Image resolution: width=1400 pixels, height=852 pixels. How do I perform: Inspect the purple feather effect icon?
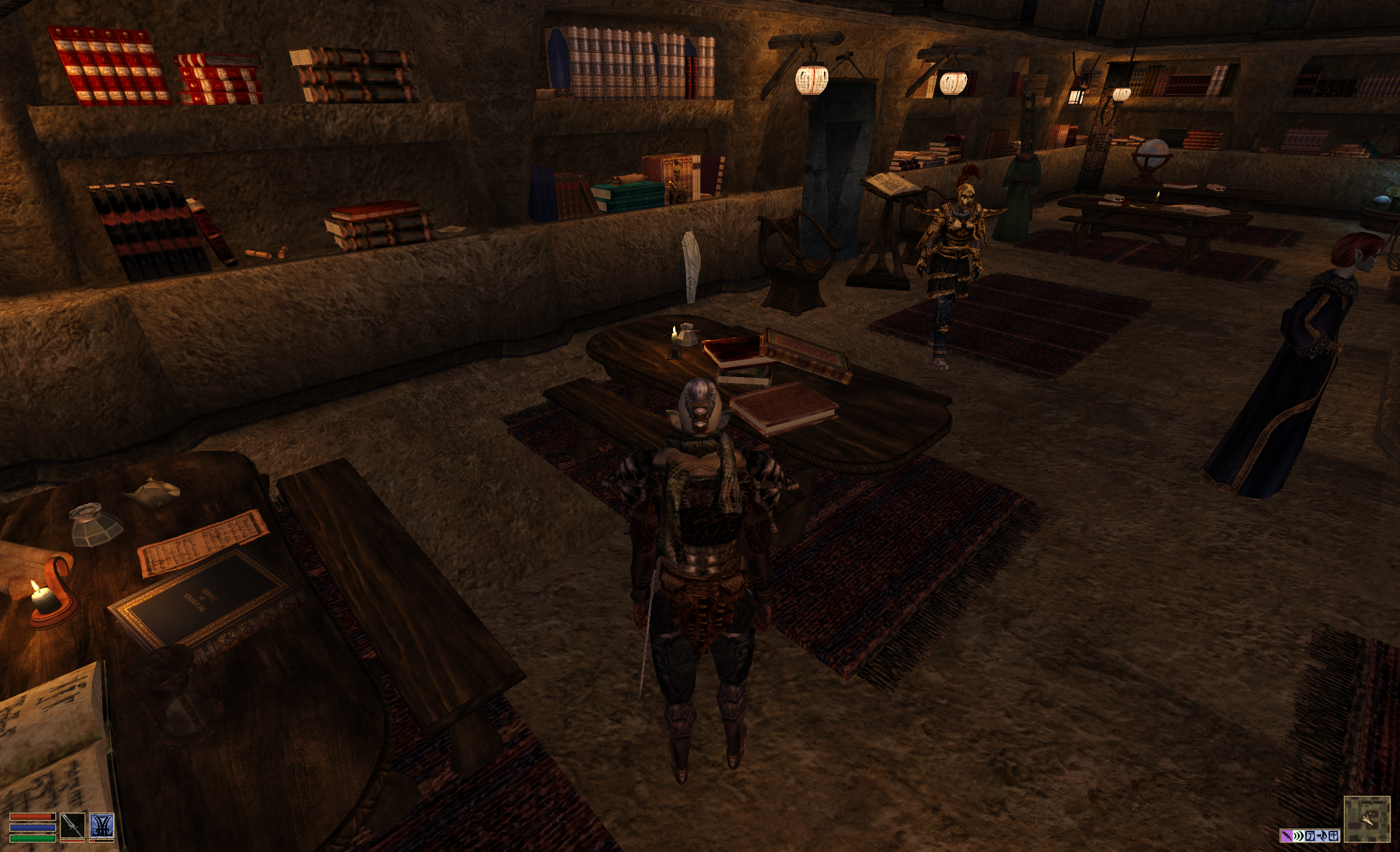[1286, 836]
